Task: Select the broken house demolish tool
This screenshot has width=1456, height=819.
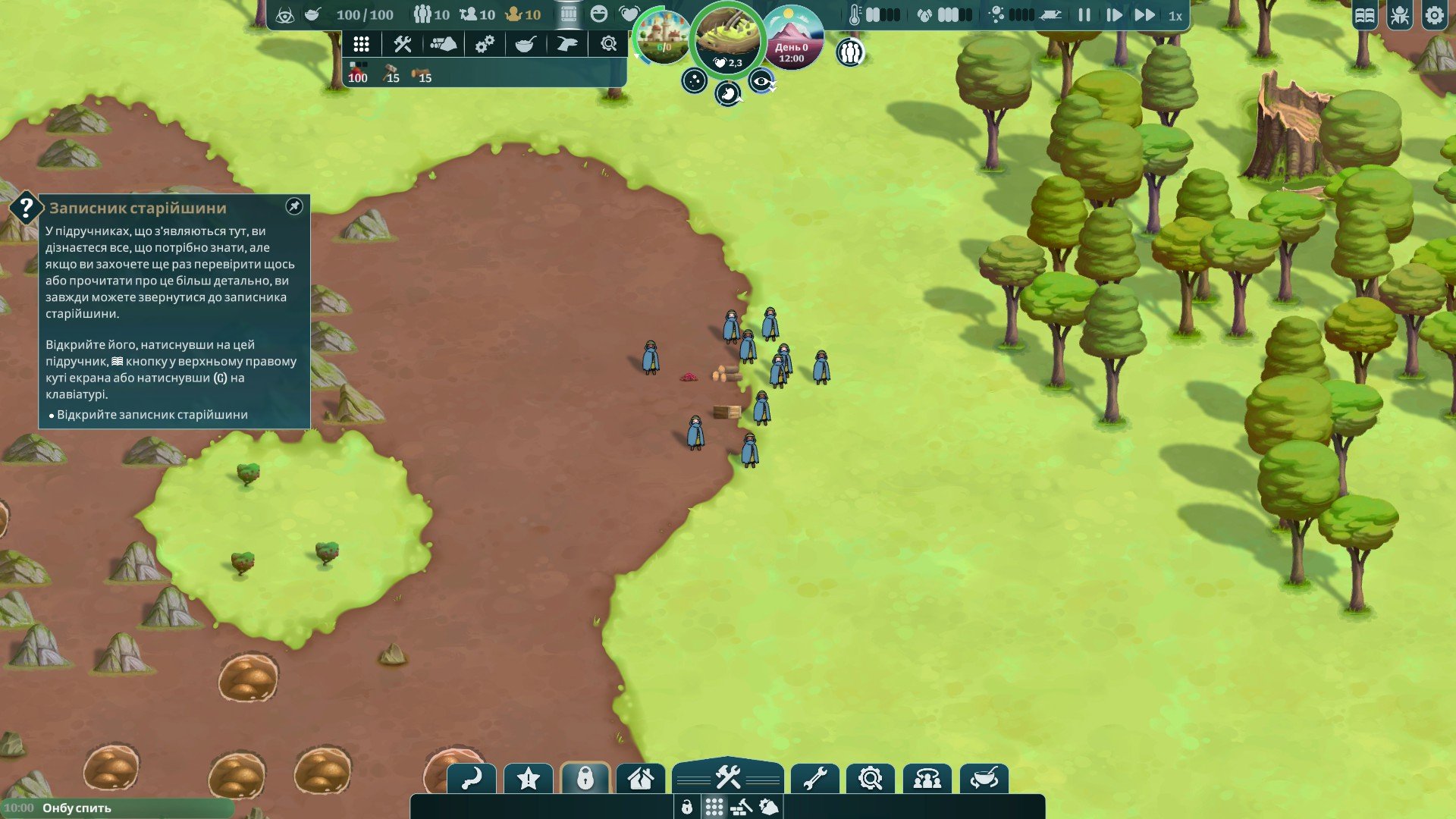Action: coord(641,779)
